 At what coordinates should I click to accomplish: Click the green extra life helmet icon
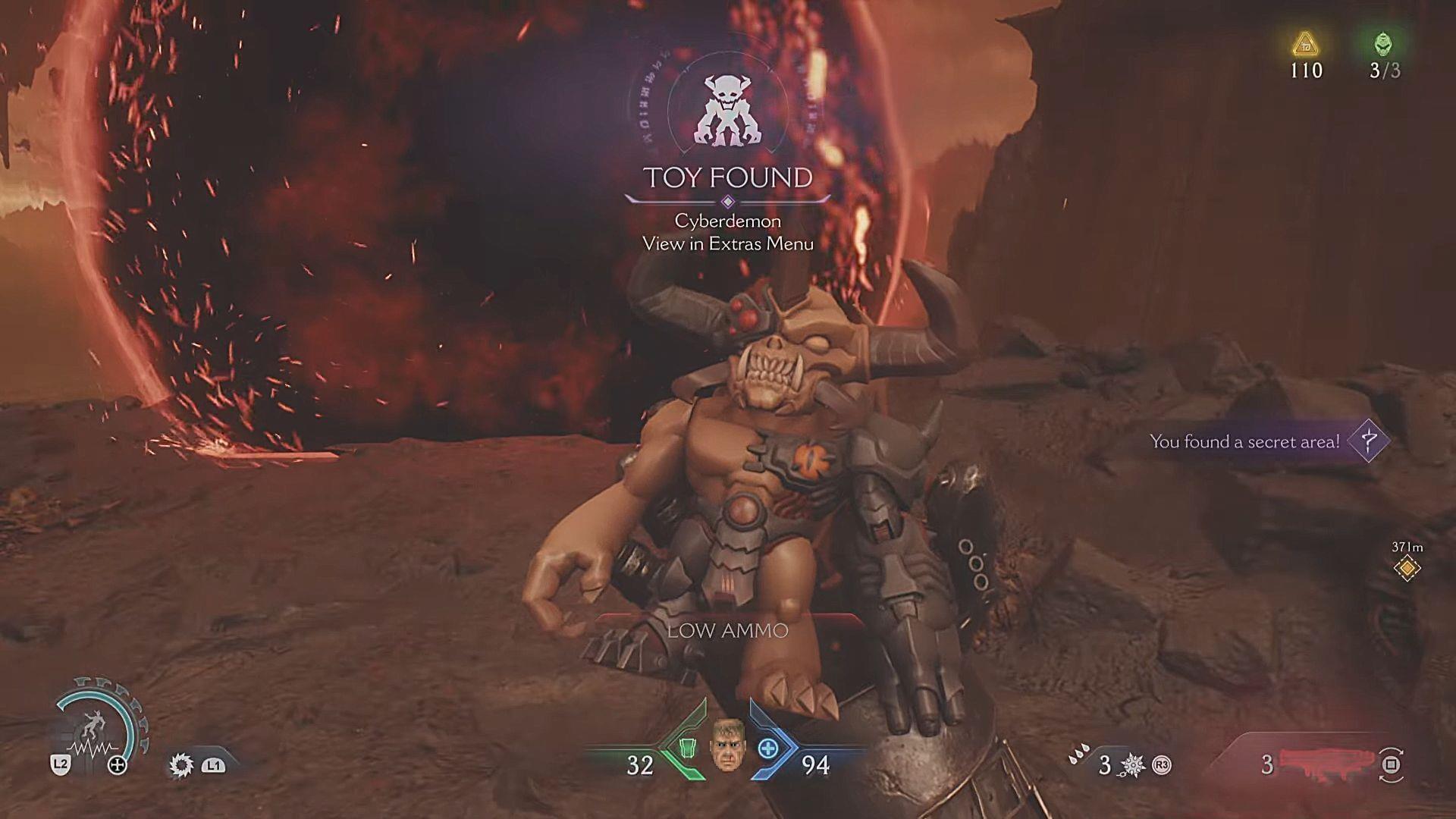(1382, 45)
